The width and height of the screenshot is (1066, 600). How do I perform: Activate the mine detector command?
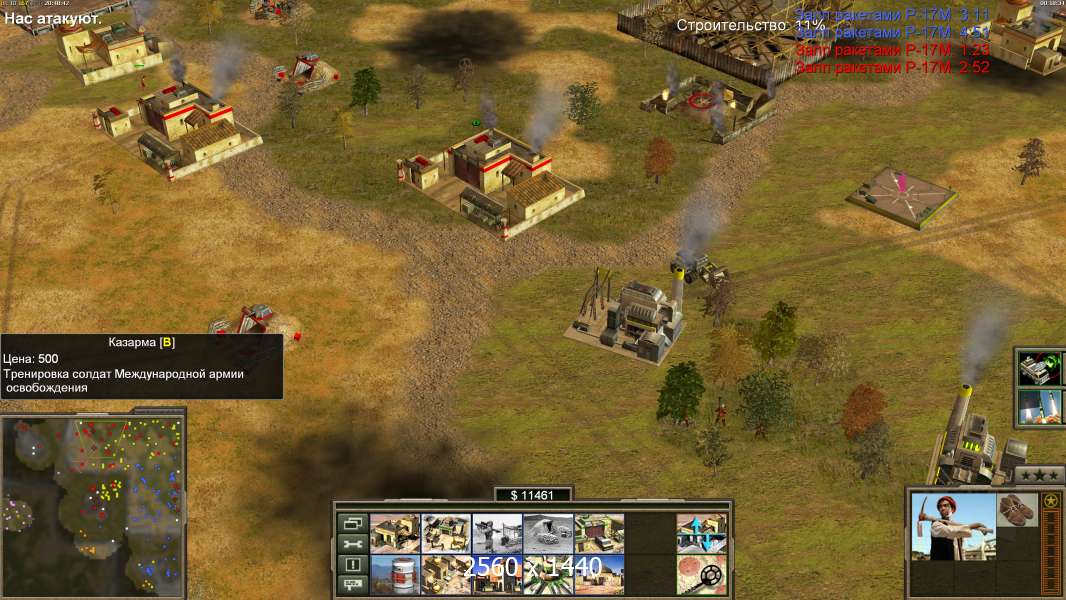tap(701, 575)
